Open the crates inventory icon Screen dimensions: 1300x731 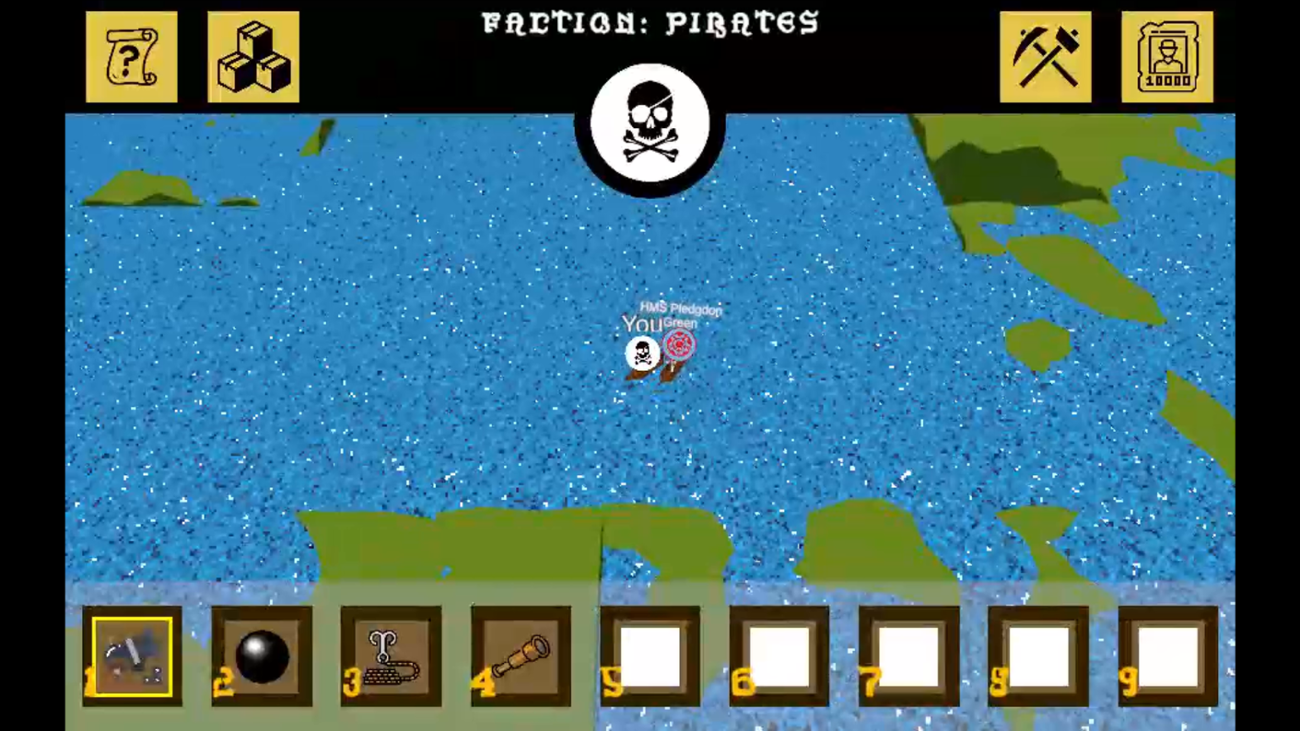click(x=252, y=55)
